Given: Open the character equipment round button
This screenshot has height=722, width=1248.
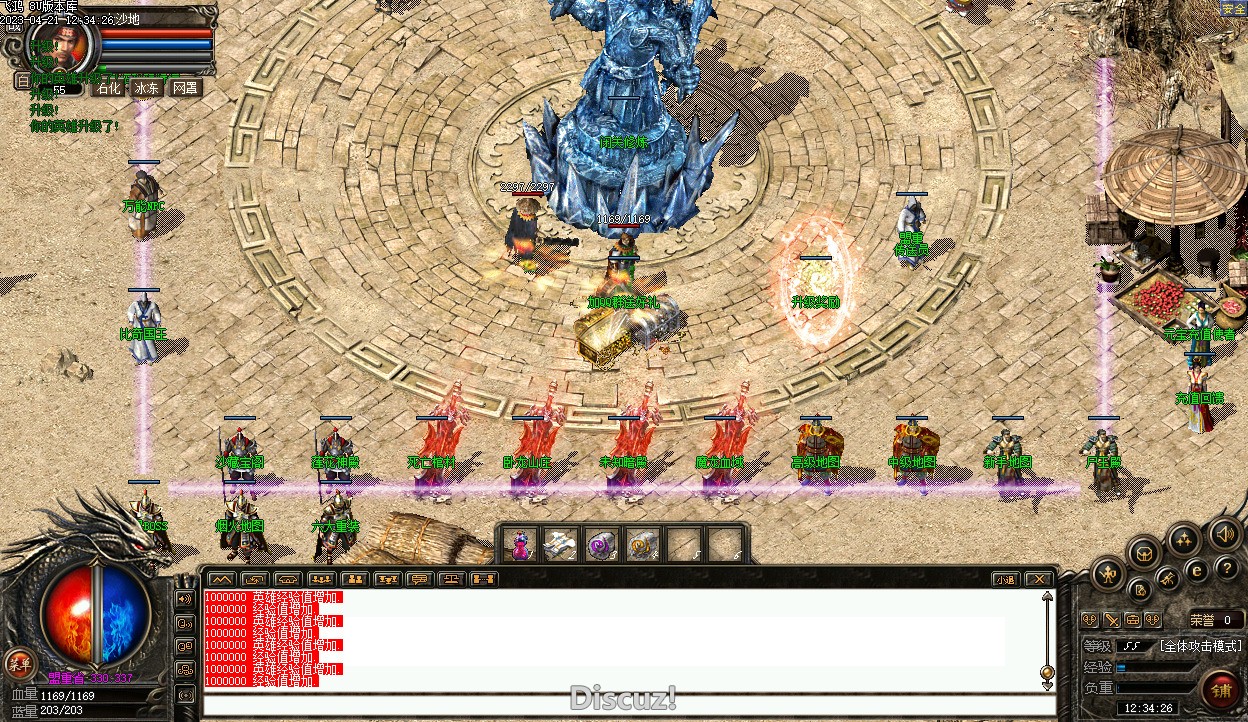Looking at the screenshot, I should click(1108, 574).
